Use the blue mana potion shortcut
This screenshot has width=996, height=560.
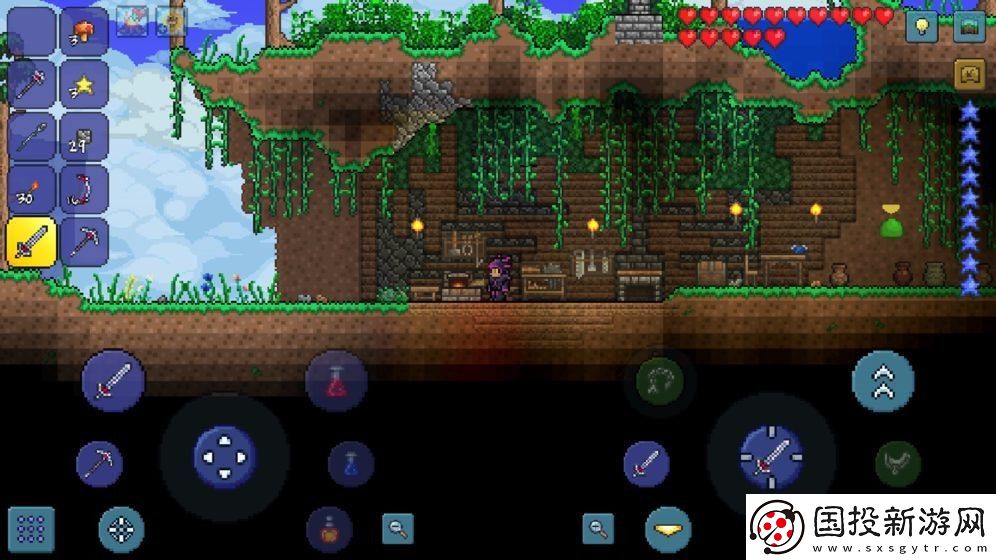click(351, 464)
